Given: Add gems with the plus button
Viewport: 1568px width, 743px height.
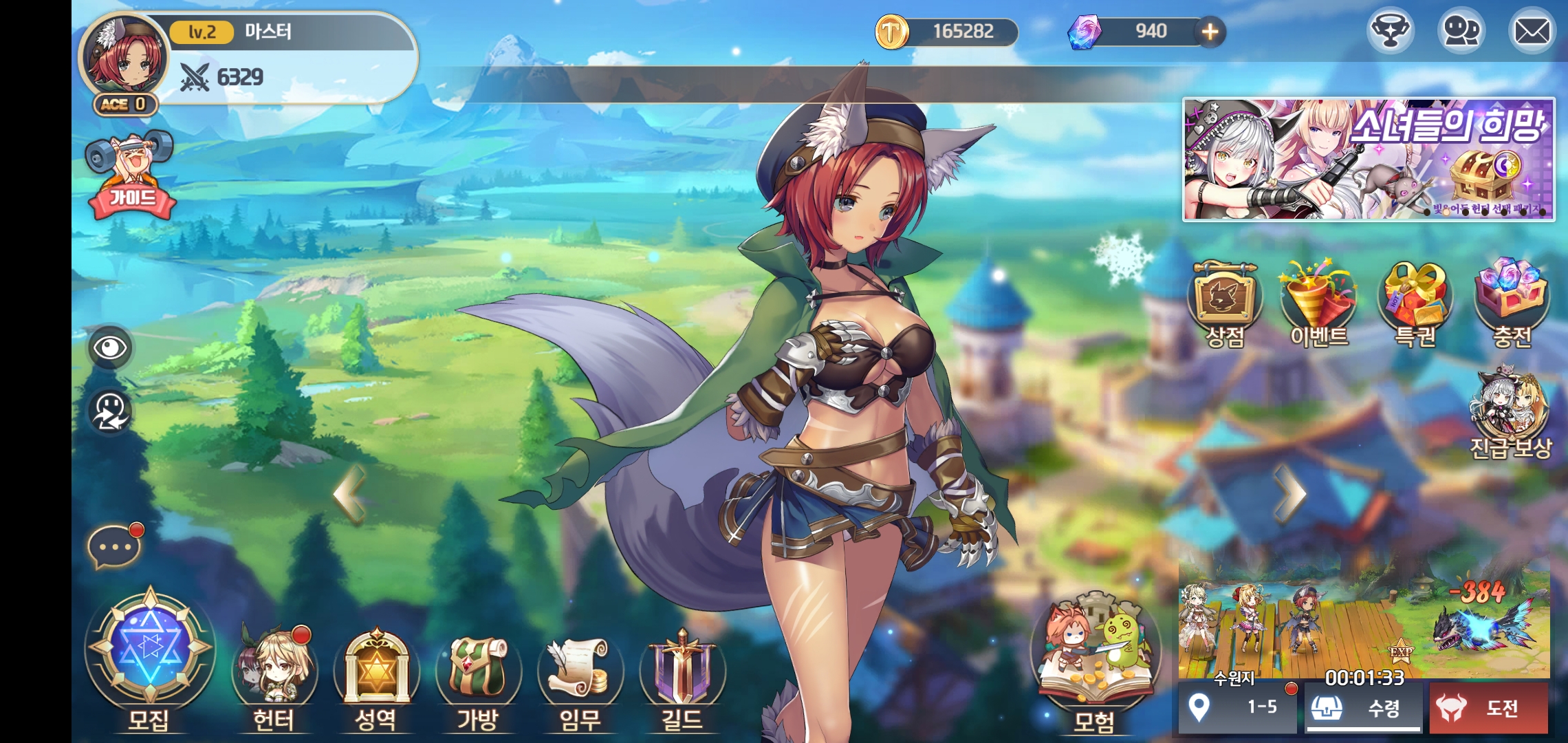Looking at the screenshot, I should 1210,32.
